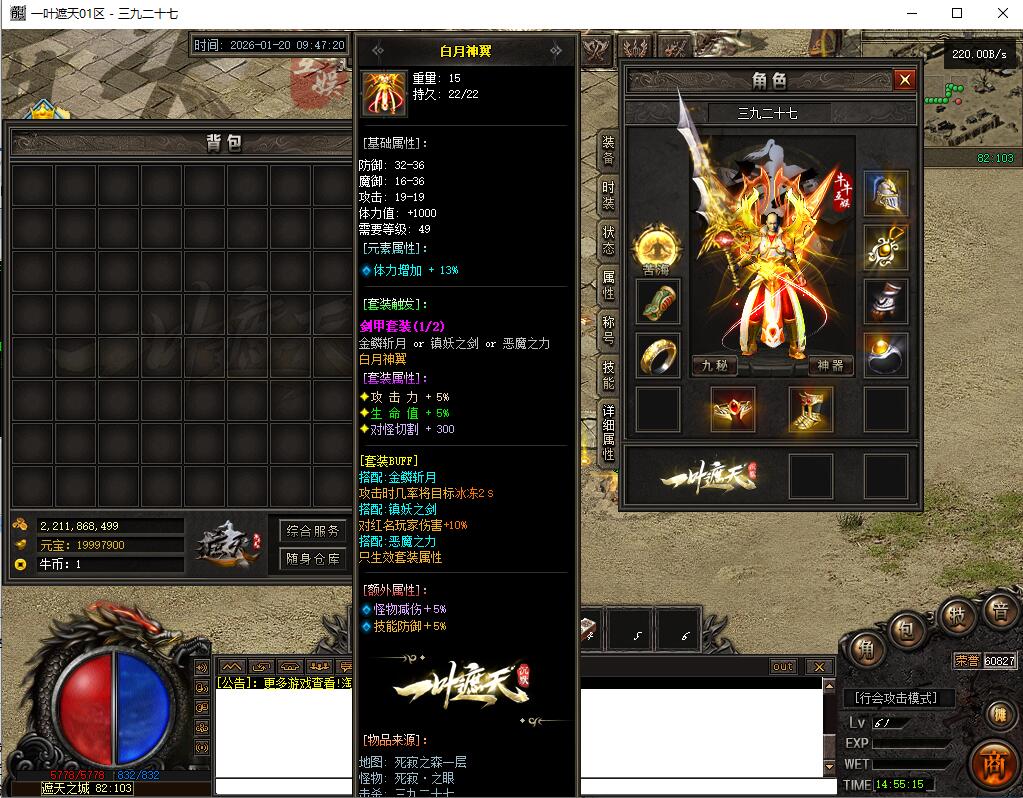
Task: Open the 神器 artifact button
Action: tap(831, 366)
